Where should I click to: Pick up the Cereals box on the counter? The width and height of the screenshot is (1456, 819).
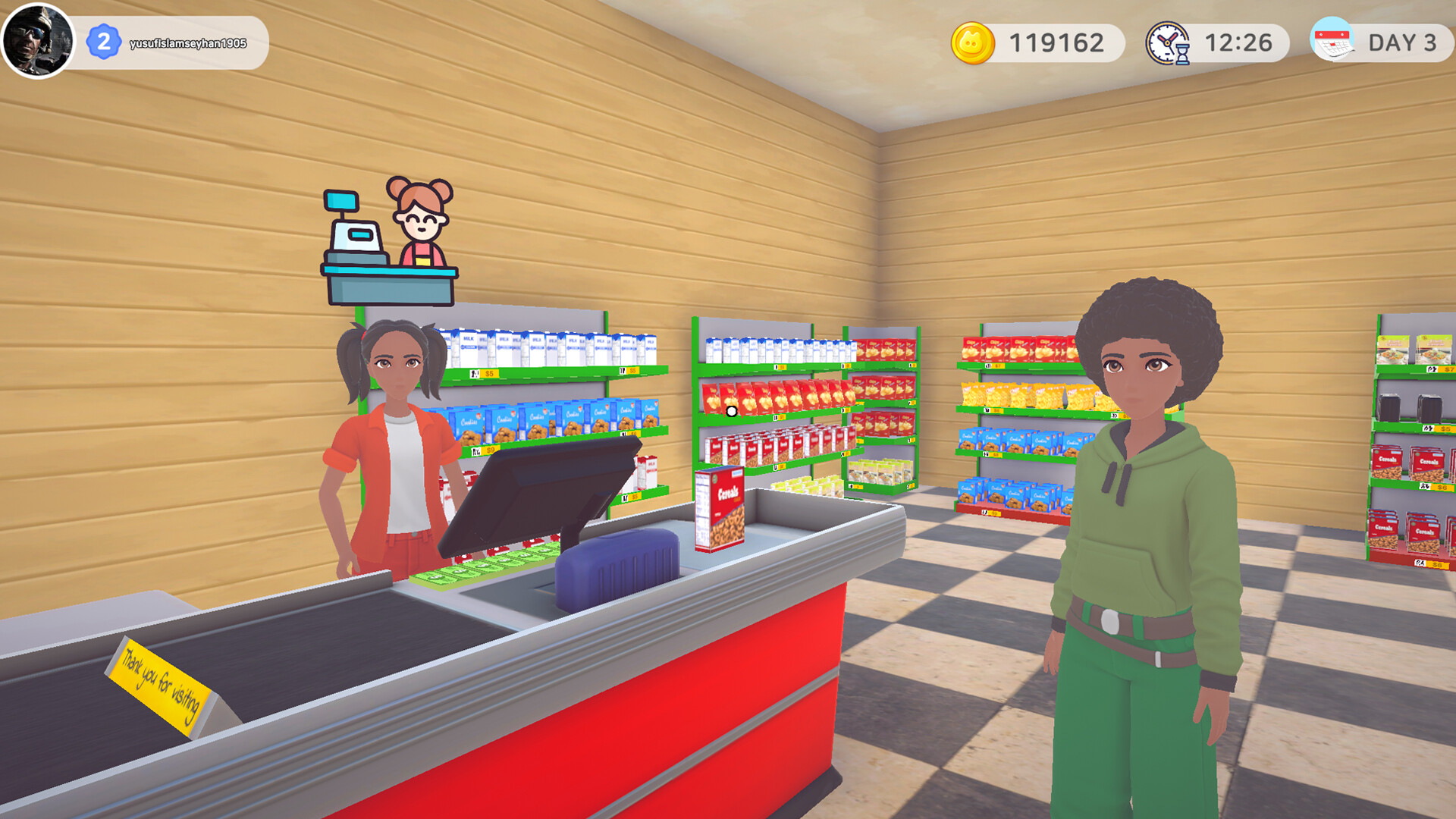coord(719,507)
